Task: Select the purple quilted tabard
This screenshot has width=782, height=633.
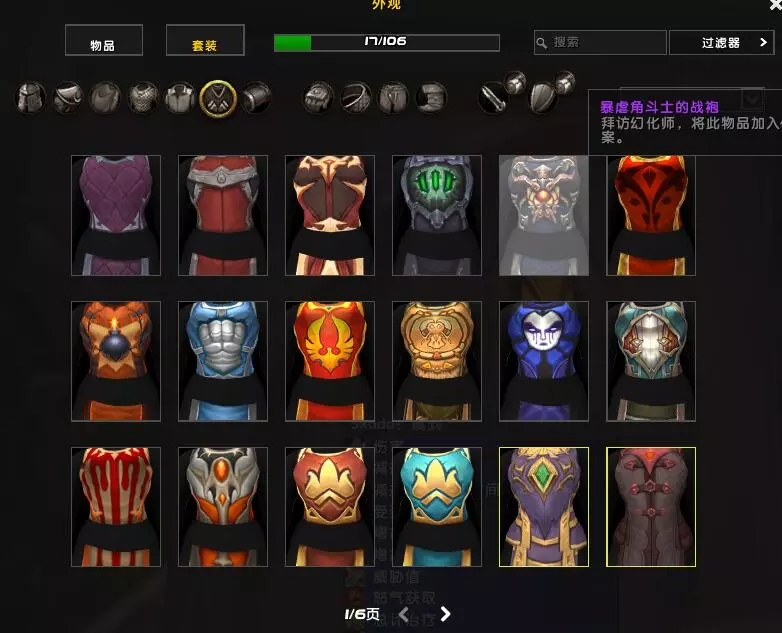Action: click(116, 215)
